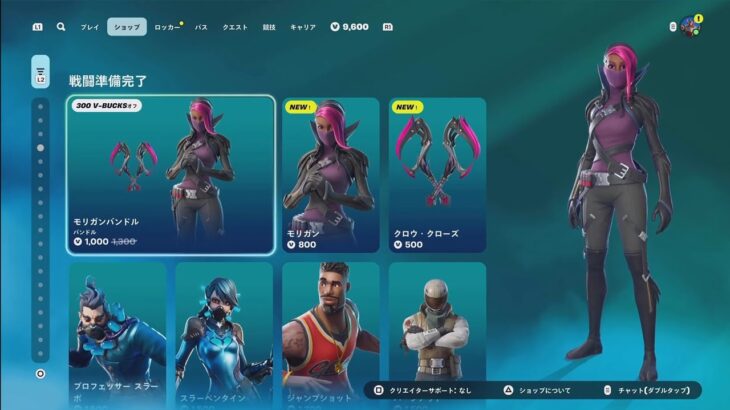
Task: Choose the モリガン outfit priced at 800
Action: point(330,175)
